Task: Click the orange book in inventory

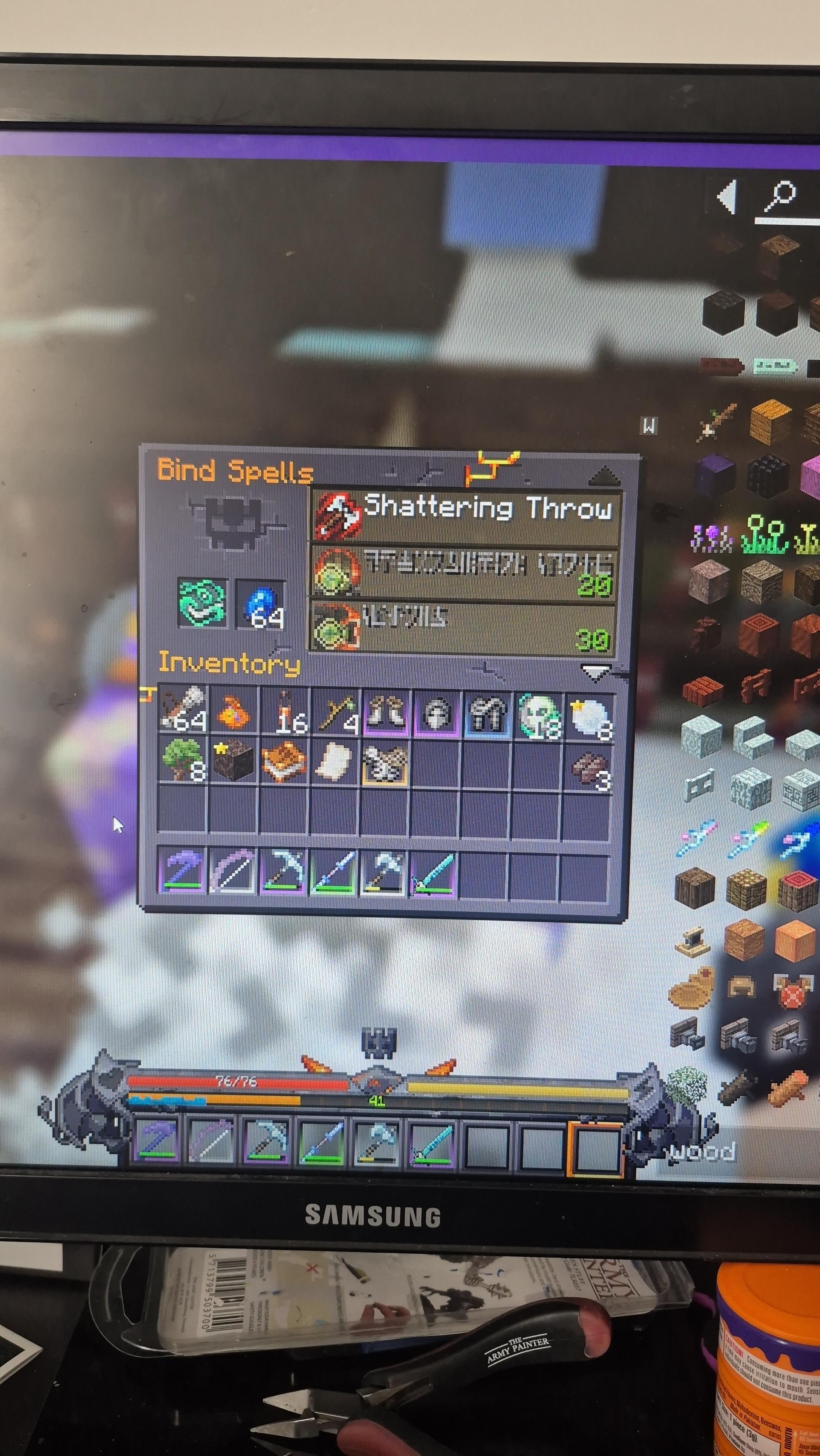Action: 284,761
